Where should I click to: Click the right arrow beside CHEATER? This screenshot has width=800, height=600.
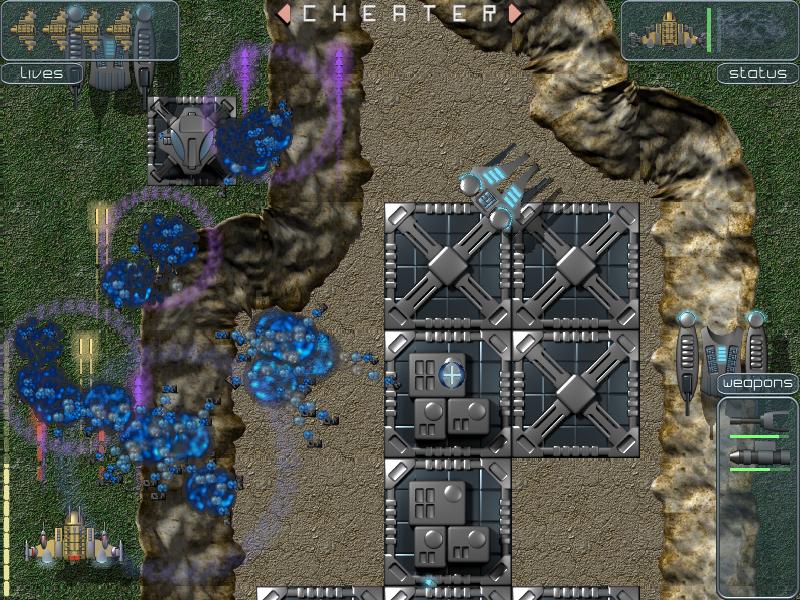point(514,14)
